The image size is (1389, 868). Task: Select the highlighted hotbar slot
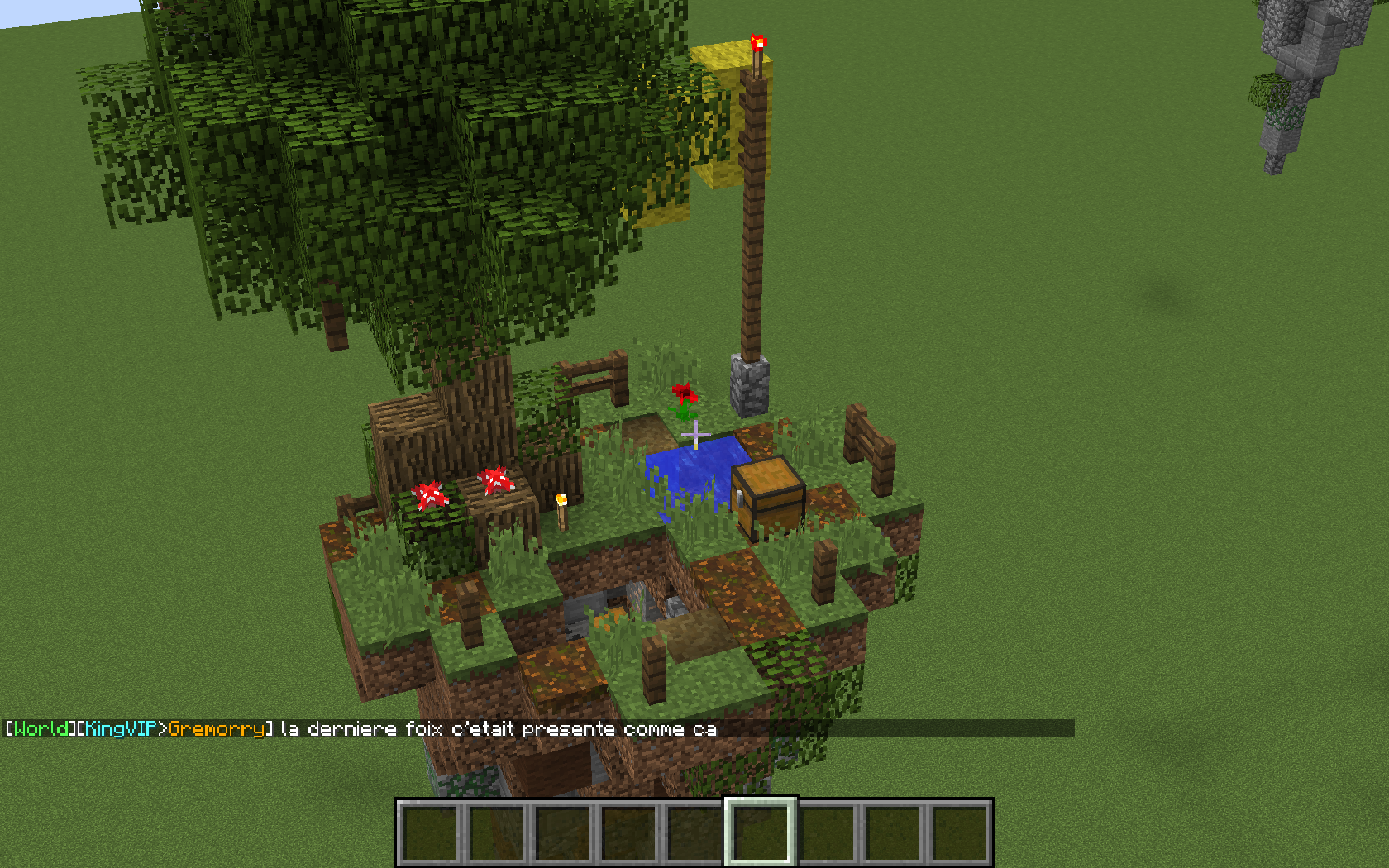(761, 832)
